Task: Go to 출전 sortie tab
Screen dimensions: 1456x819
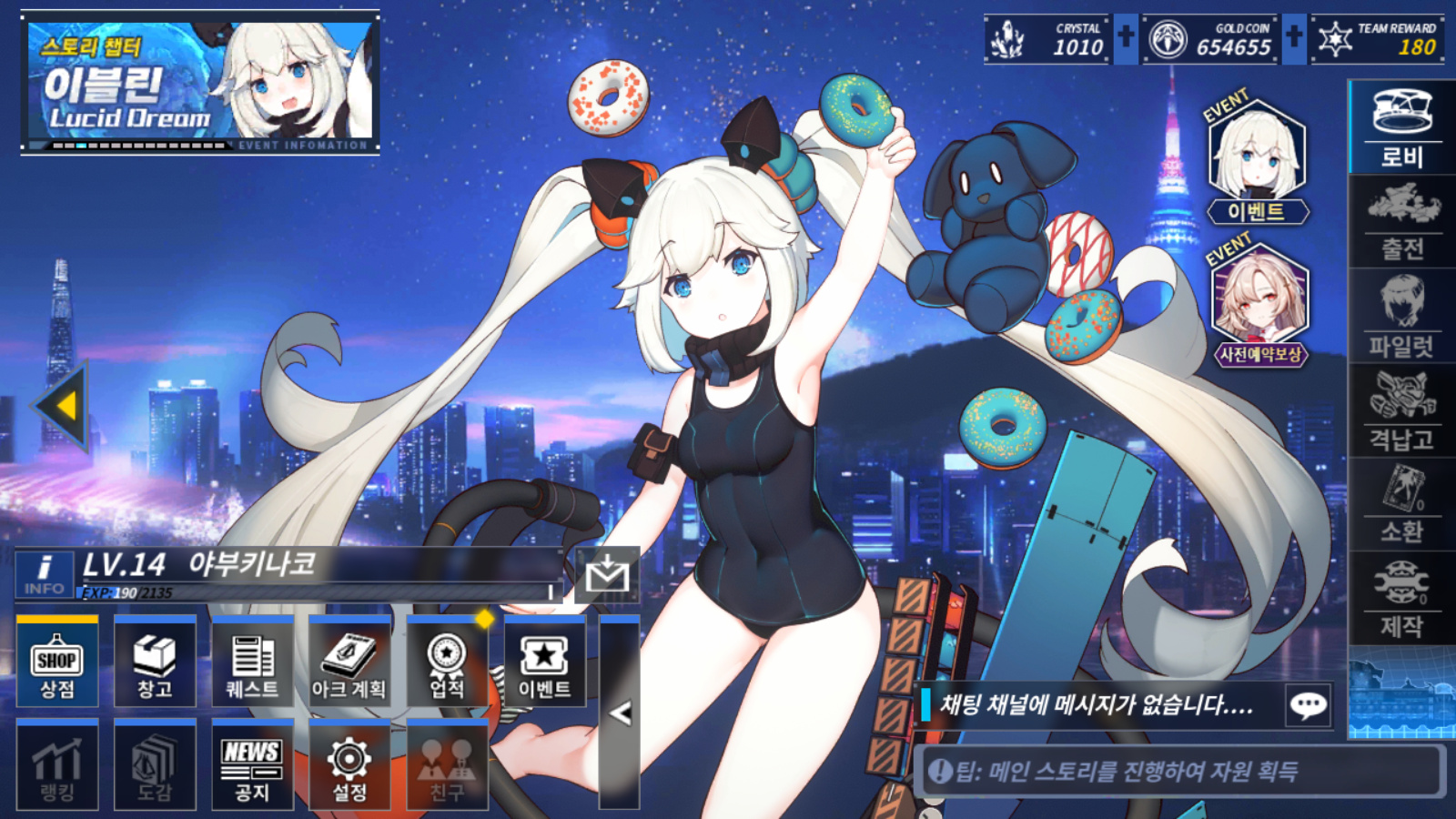Action: pos(1401,220)
